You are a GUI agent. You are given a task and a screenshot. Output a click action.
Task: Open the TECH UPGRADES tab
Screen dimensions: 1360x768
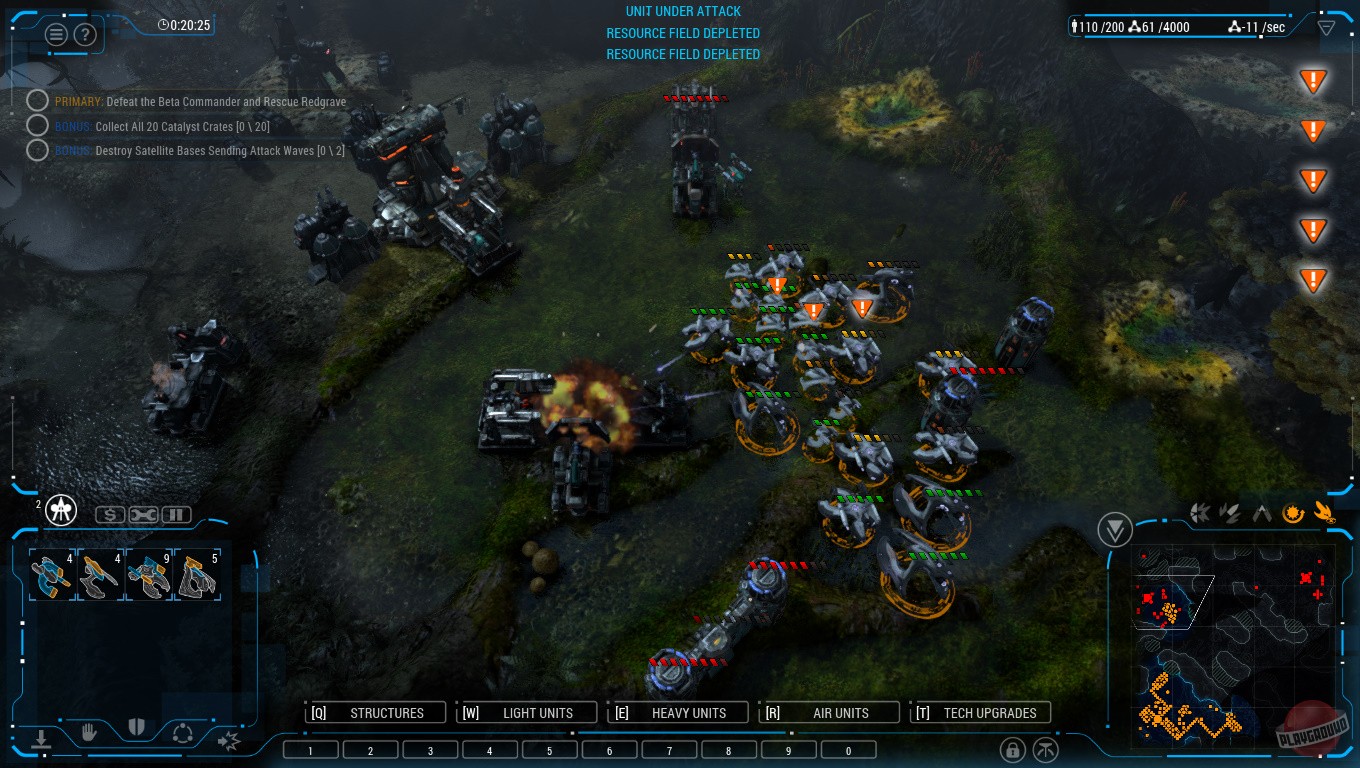click(x=980, y=712)
